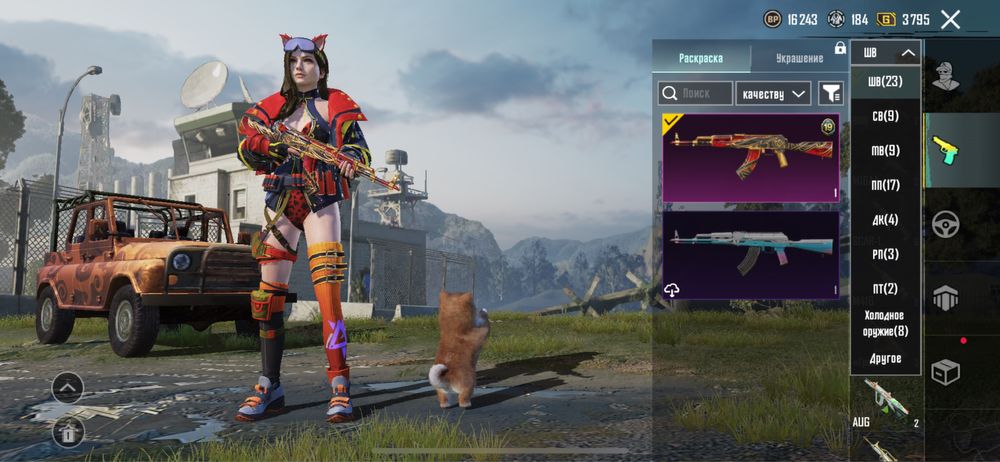
Task: Select the ШВ(23) weapon category
Action: coord(885,80)
